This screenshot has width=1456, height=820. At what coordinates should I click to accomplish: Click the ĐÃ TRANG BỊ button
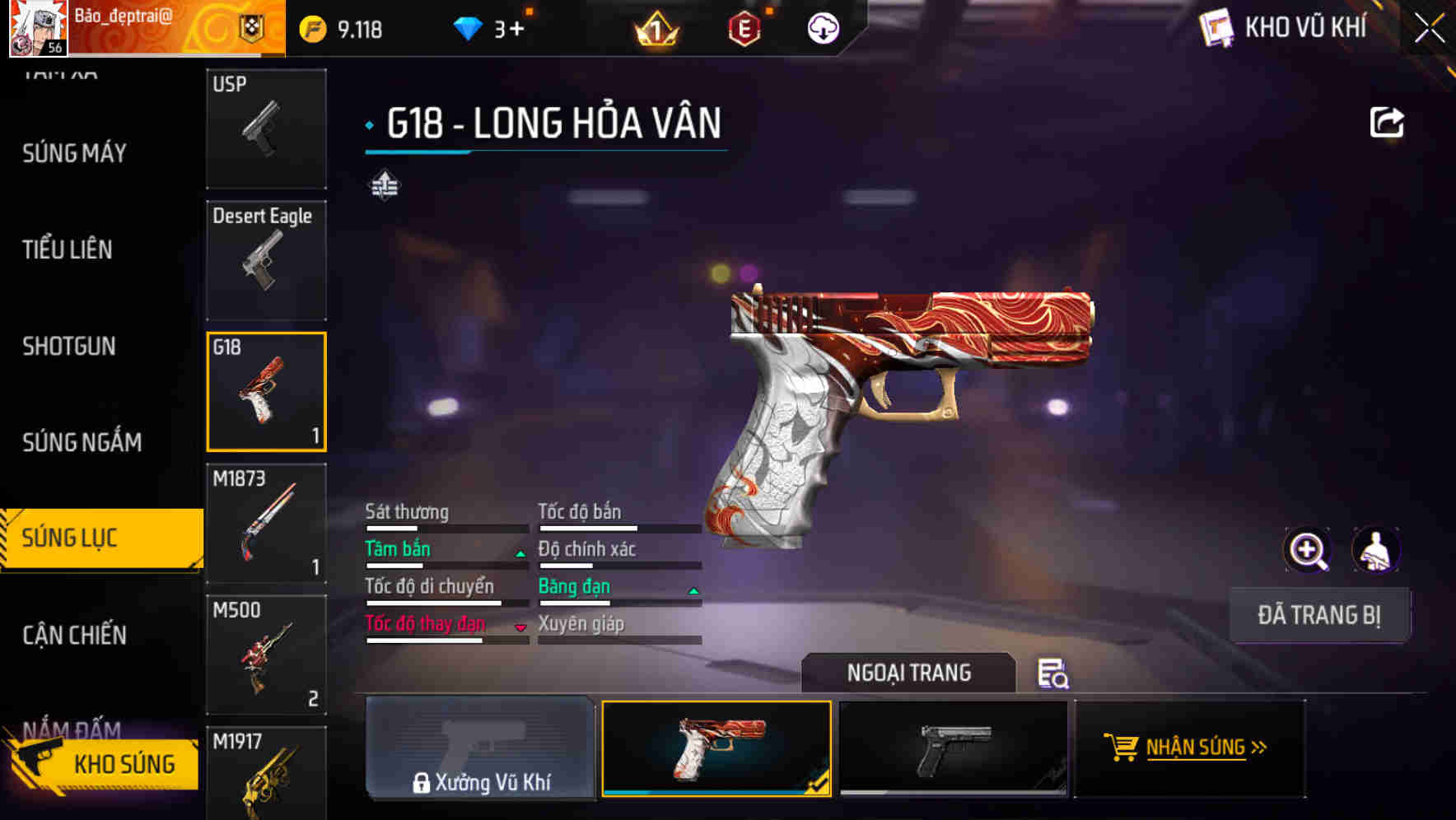tap(1318, 615)
